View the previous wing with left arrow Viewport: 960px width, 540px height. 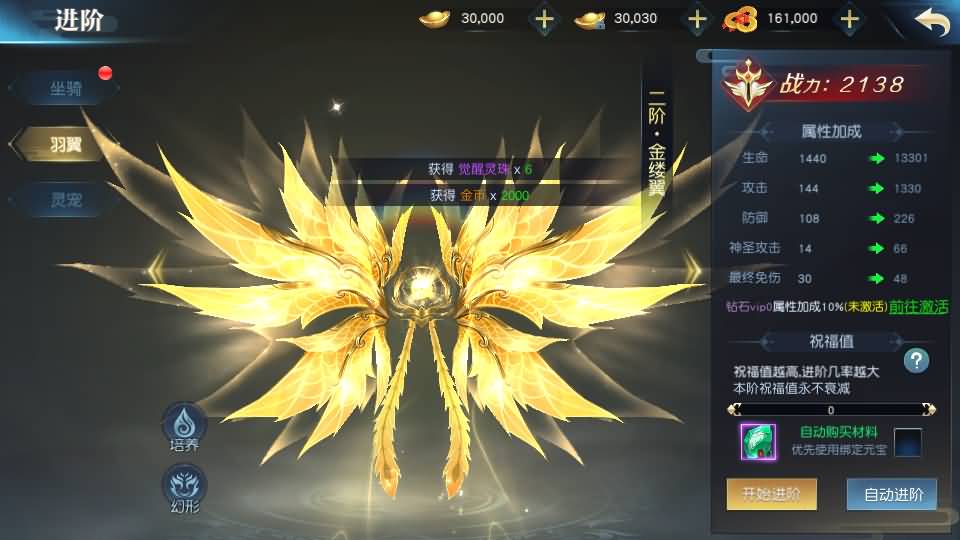click(156, 267)
